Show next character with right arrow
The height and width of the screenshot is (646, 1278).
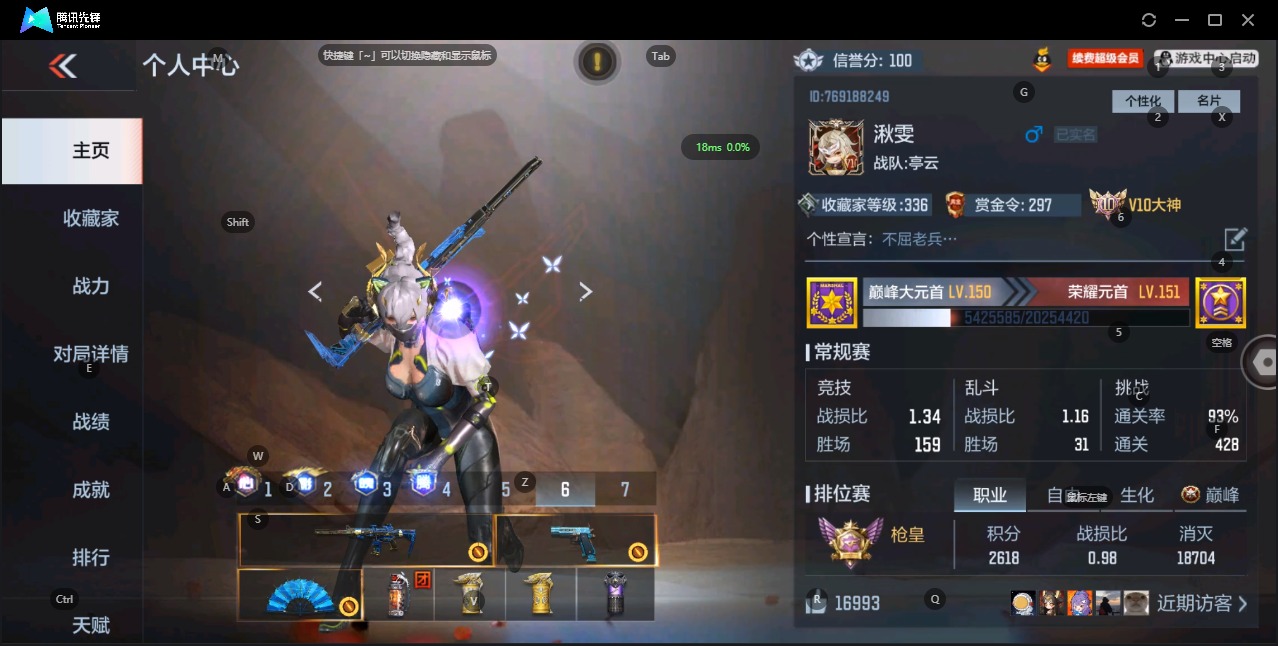(x=586, y=291)
